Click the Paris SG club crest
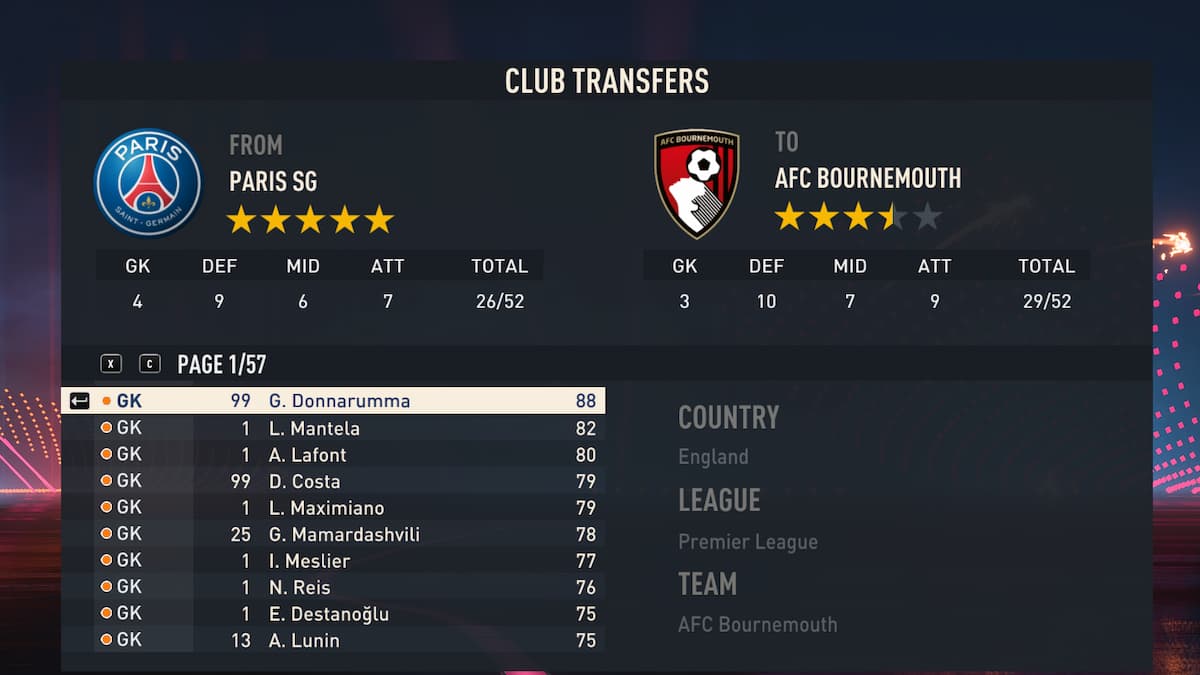This screenshot has width=1200, height=675. (x=147, y=183)
